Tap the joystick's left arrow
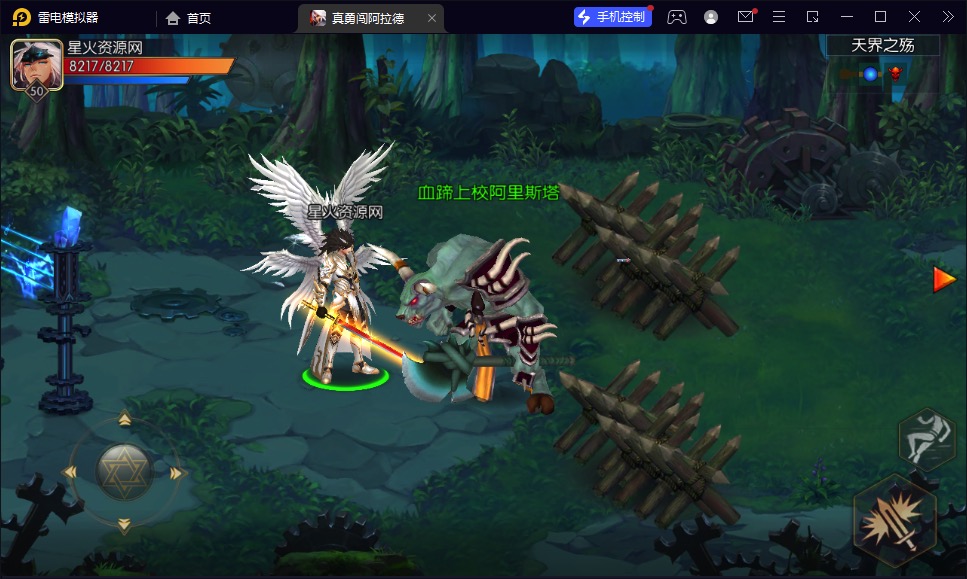967x579 pixels. (71, 472)
